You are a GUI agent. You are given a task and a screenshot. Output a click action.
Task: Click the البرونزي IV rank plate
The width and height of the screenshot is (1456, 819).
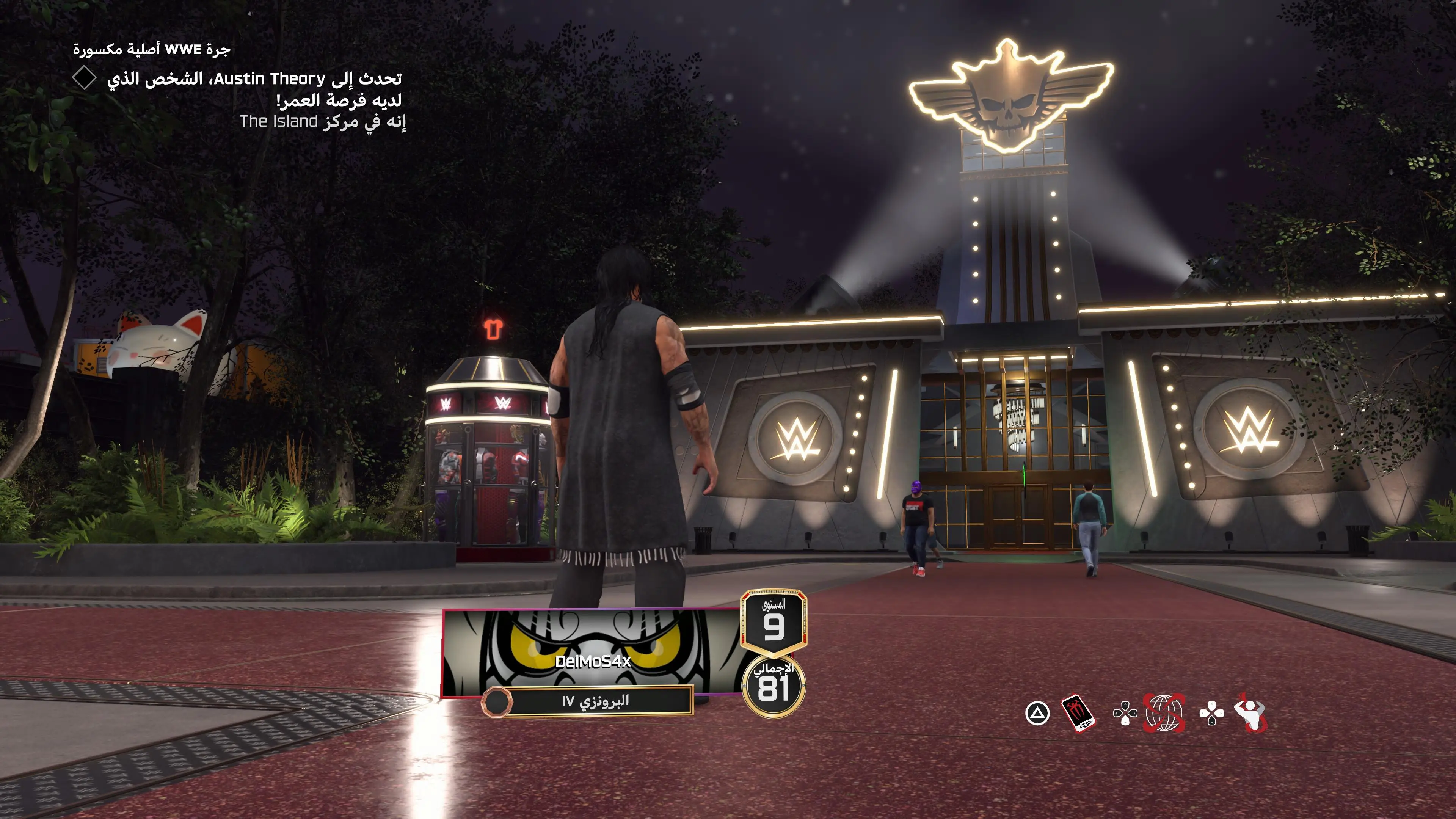point(595,701)
